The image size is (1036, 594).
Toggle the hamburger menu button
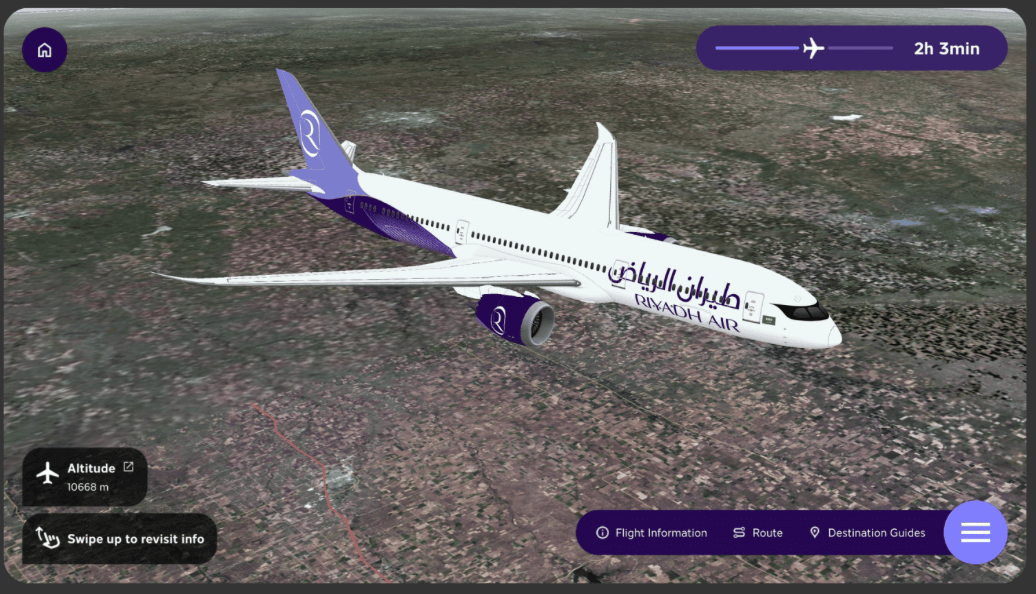(x=975, y=532)
